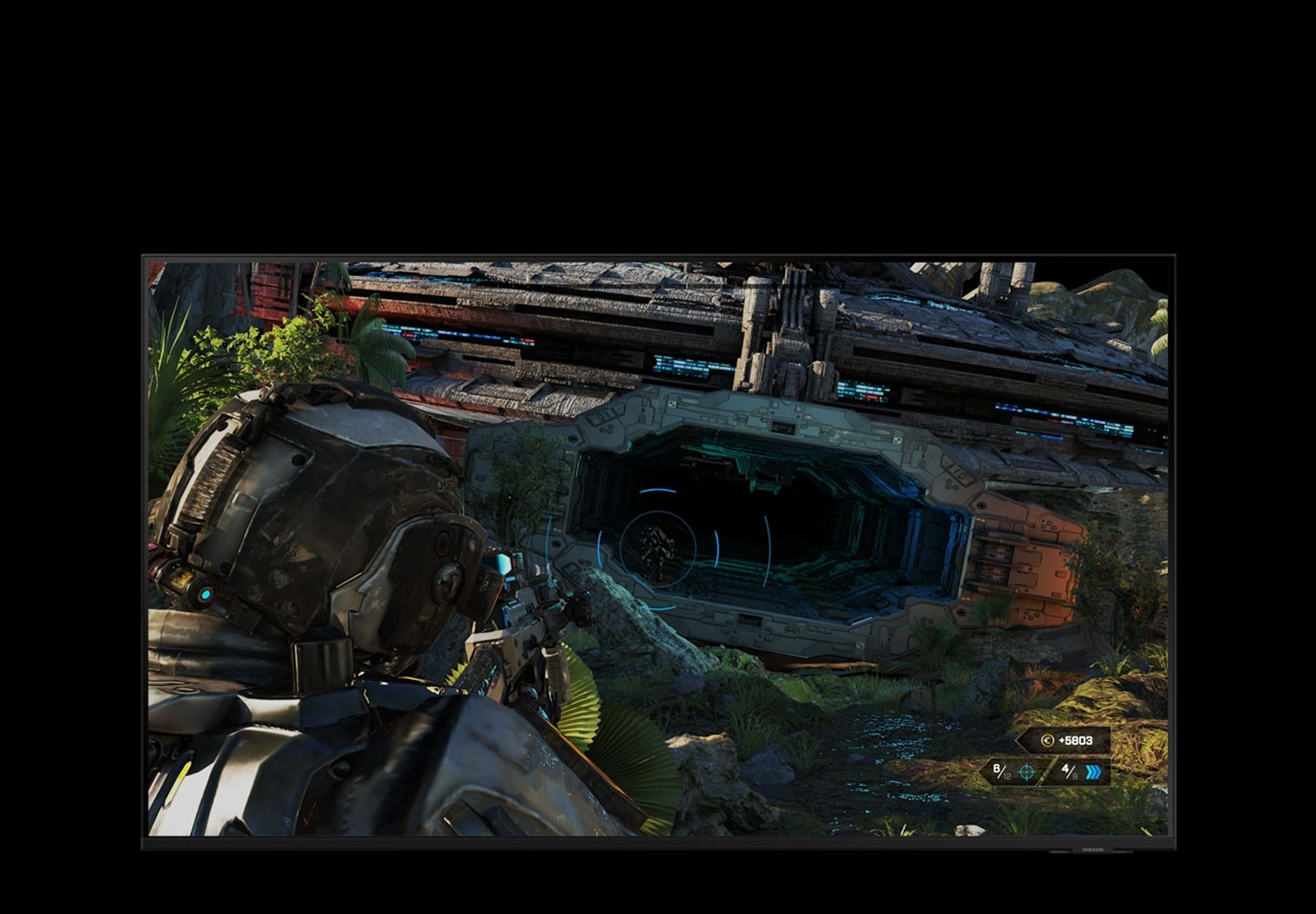Click the gold coin currency icon
This screenshot has height=914, width=1316.
pos(1046,740)
